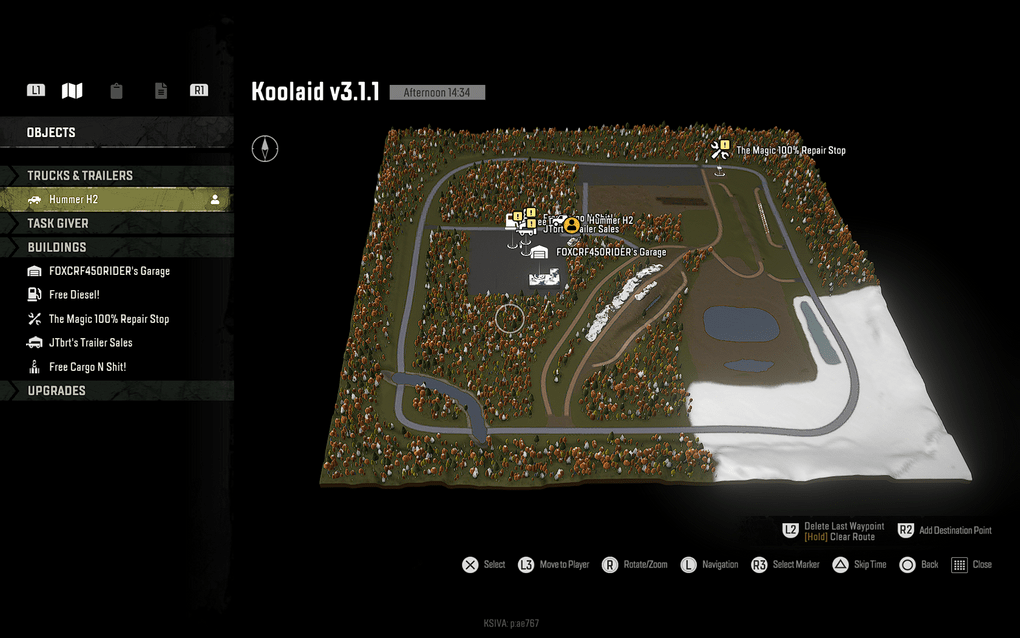1020x638 pixels.
Task: Pick The Magic 100% Repair Stop entry
Action: [109, 319]
